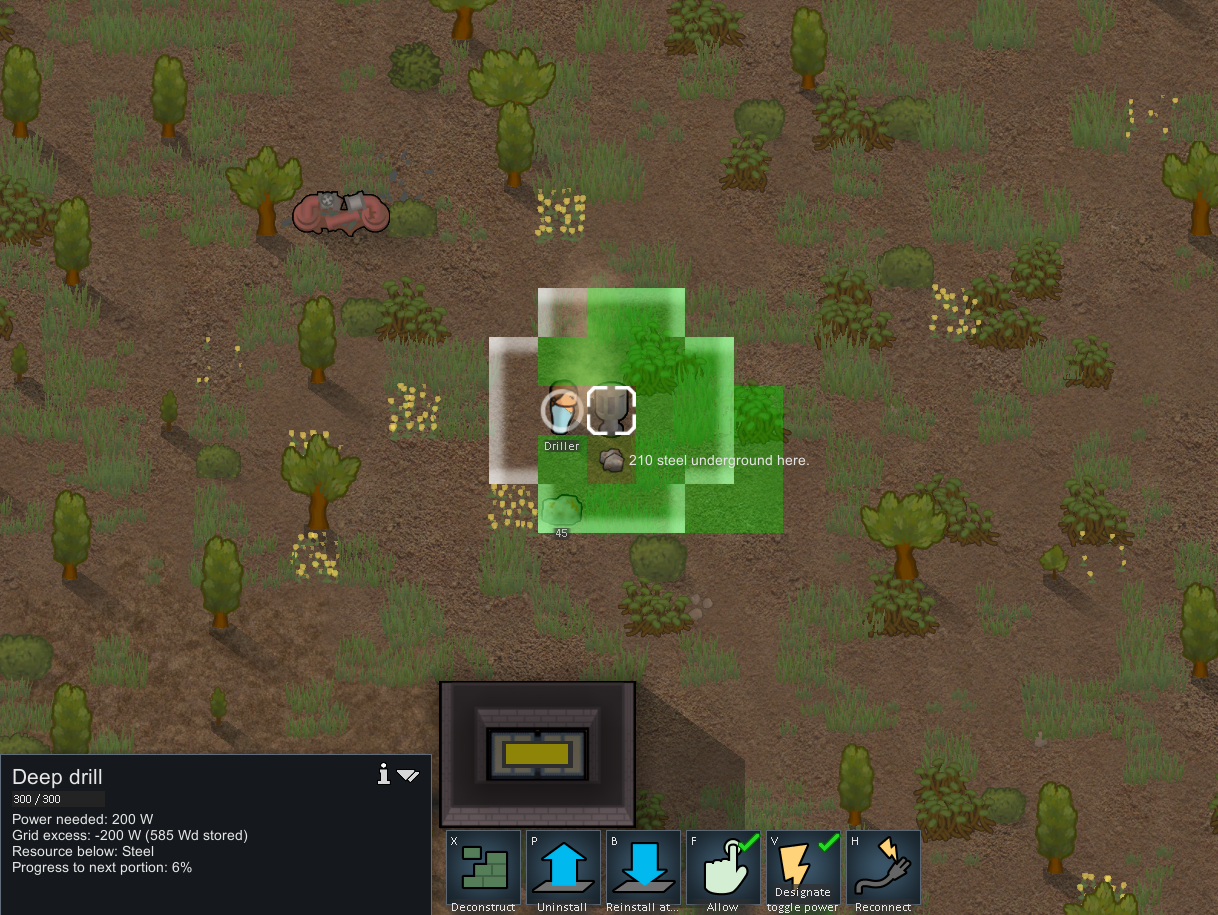Click the double-arrow icon beside the info button
The image size is (1218, 915).
408,775
